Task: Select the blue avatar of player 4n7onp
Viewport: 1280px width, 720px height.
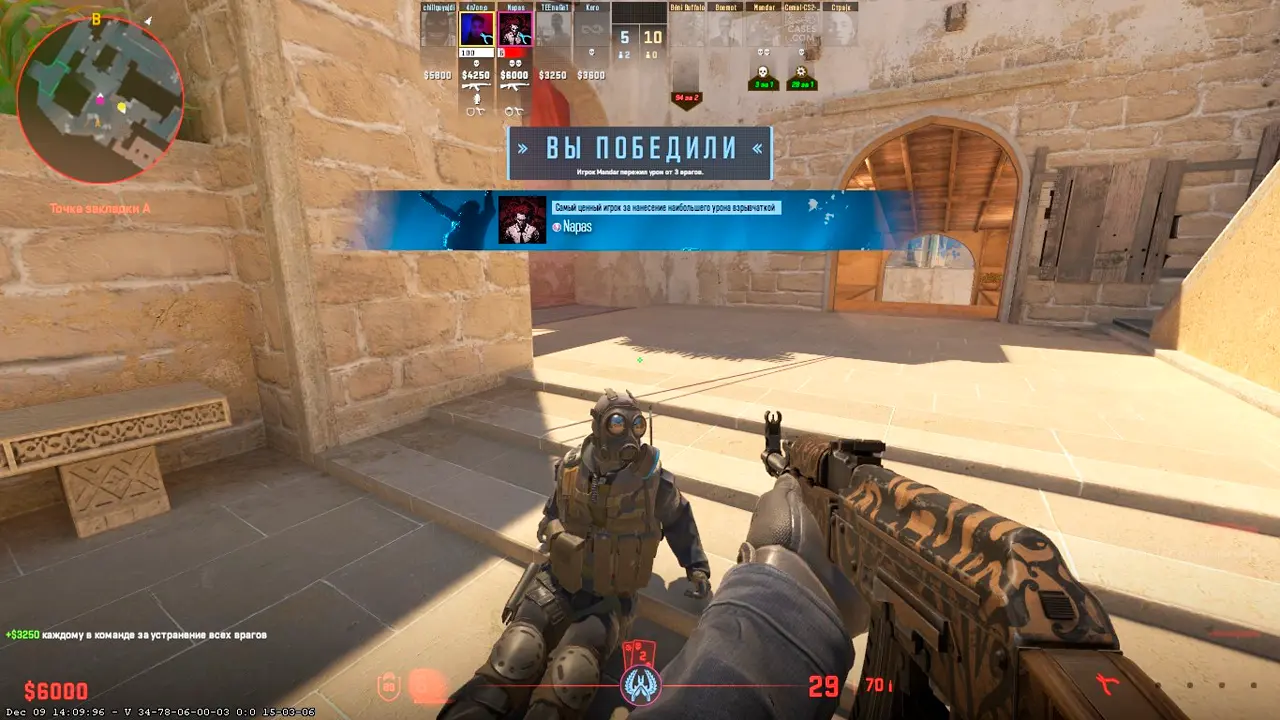Action: [x=476, y=28]
